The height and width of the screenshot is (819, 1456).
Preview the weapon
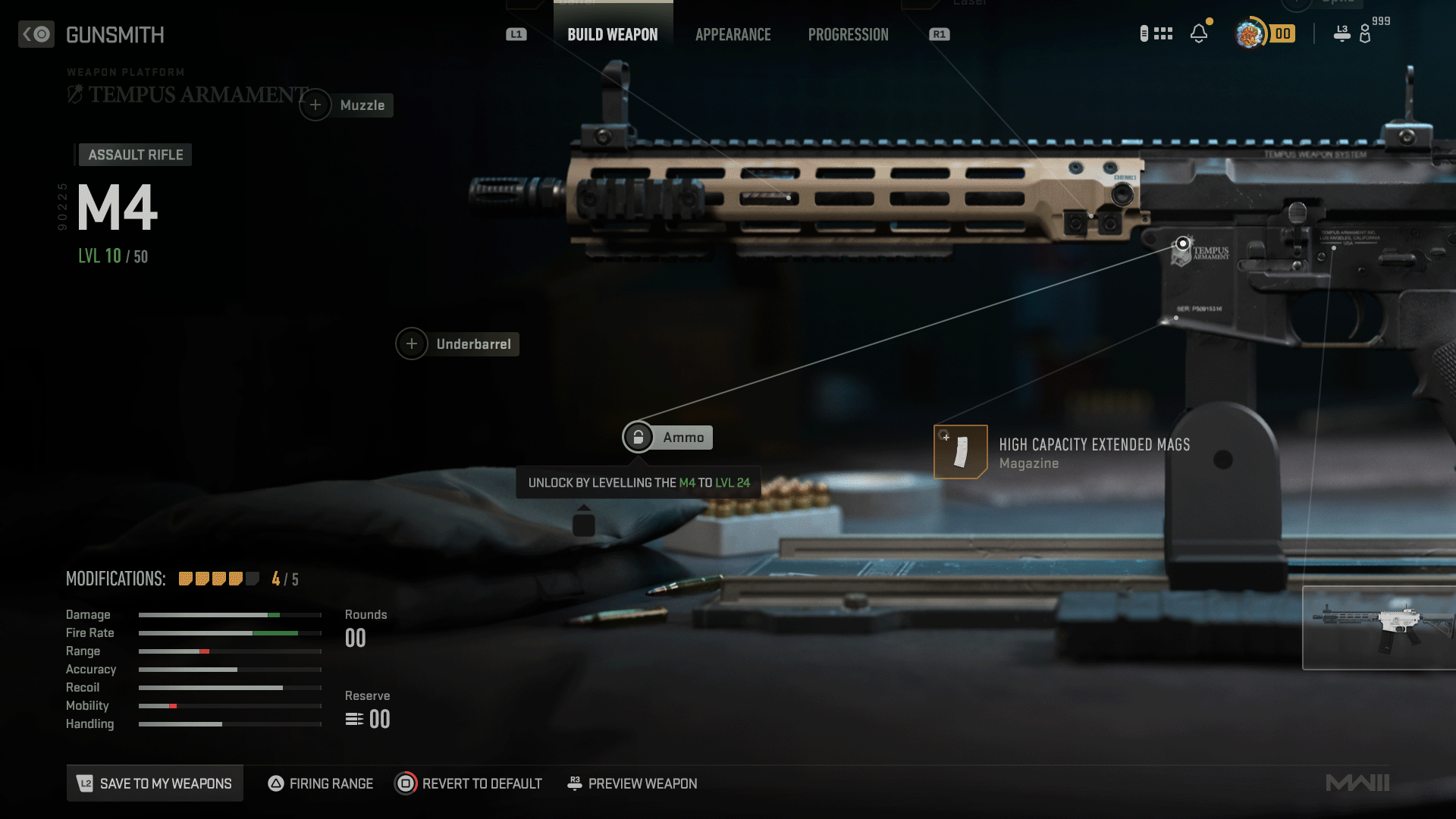pos(632,783)
